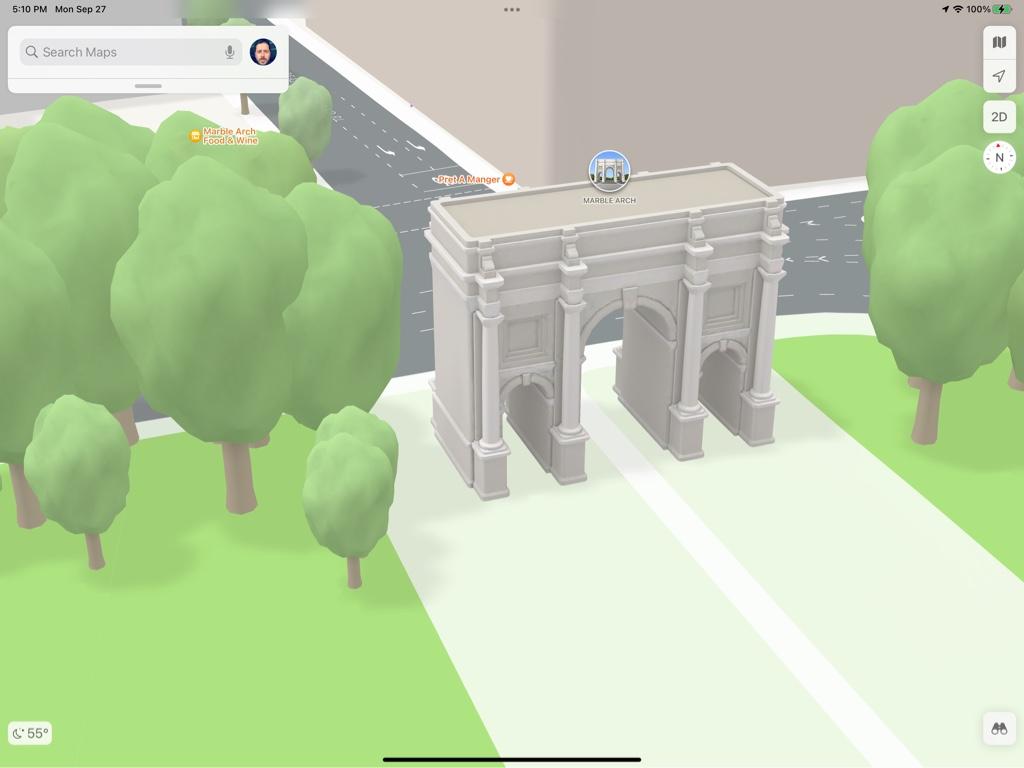The image size is (1024, 768).
Task: Click the north compass control
Action: tap(999, 158)
